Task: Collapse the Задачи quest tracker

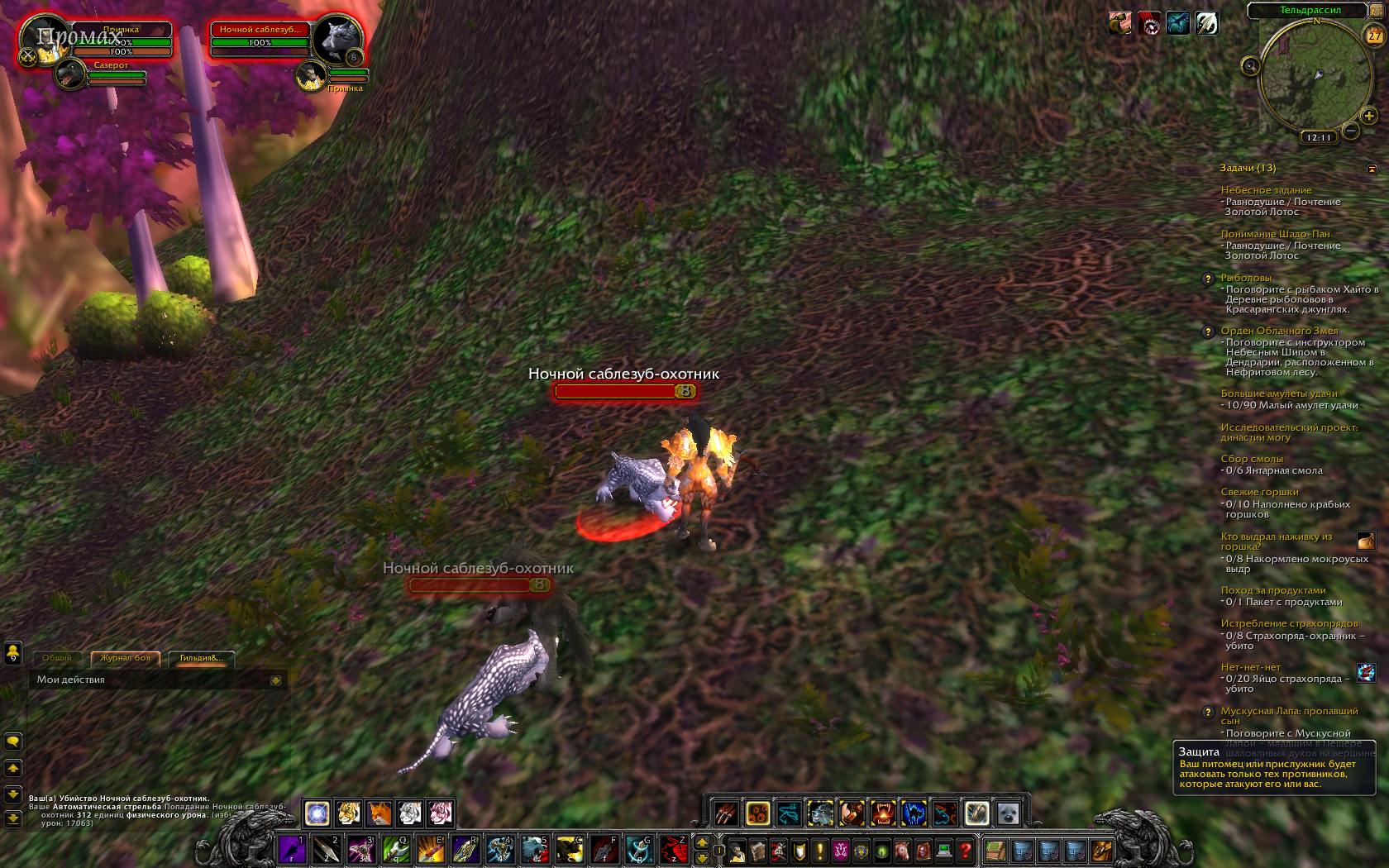Action: tap(1372, 169)
